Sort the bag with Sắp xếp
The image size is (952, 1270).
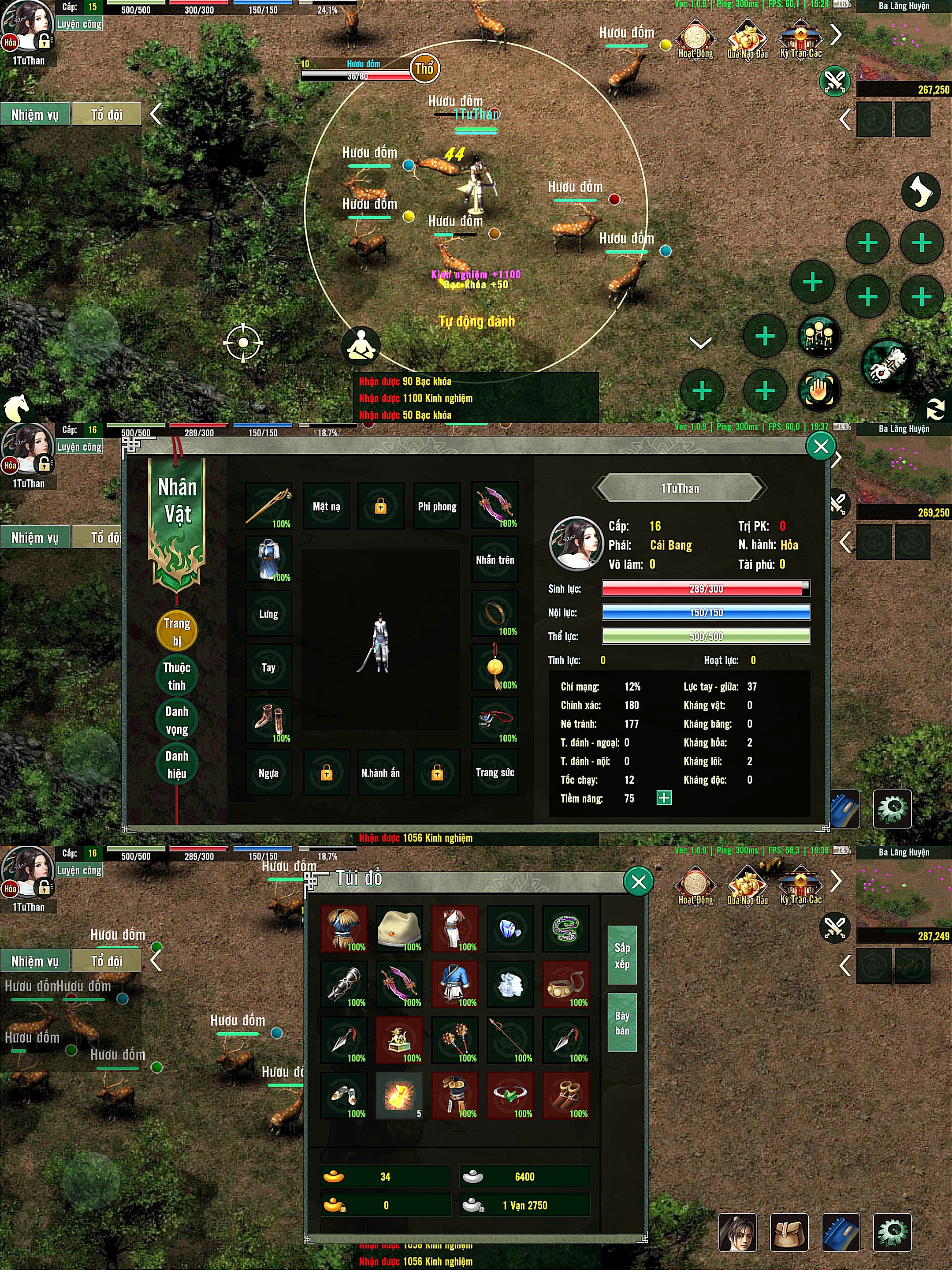622,955
